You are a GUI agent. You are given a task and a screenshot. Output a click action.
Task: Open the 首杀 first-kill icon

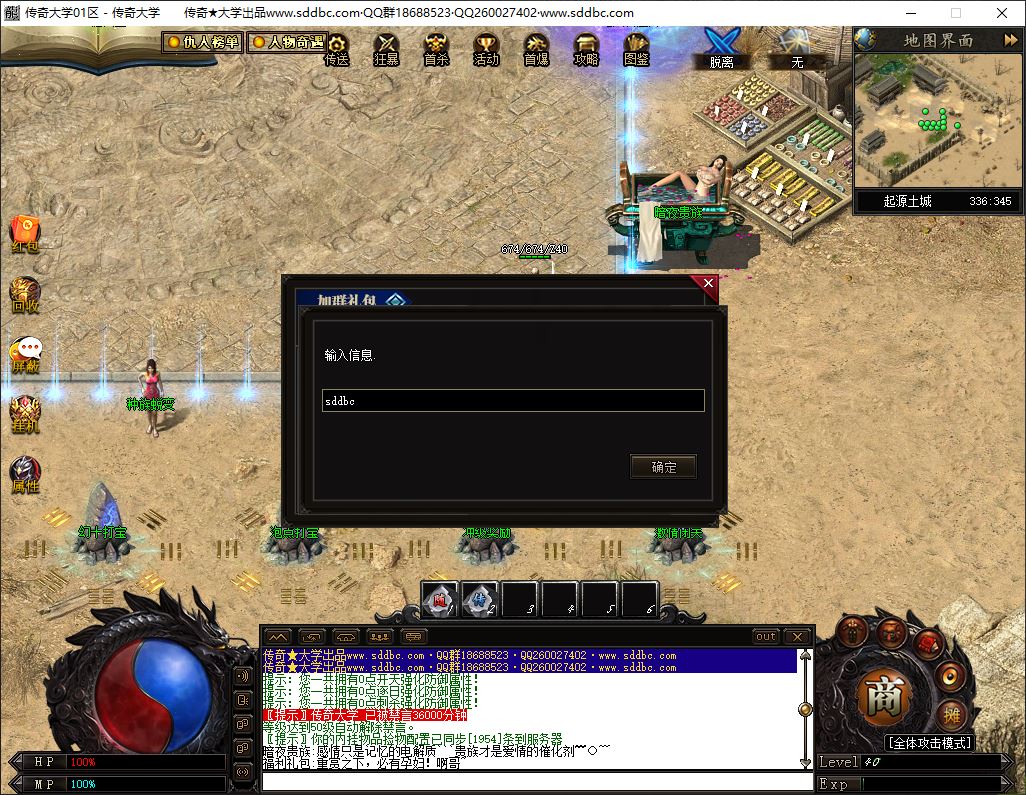coord(436,48)
